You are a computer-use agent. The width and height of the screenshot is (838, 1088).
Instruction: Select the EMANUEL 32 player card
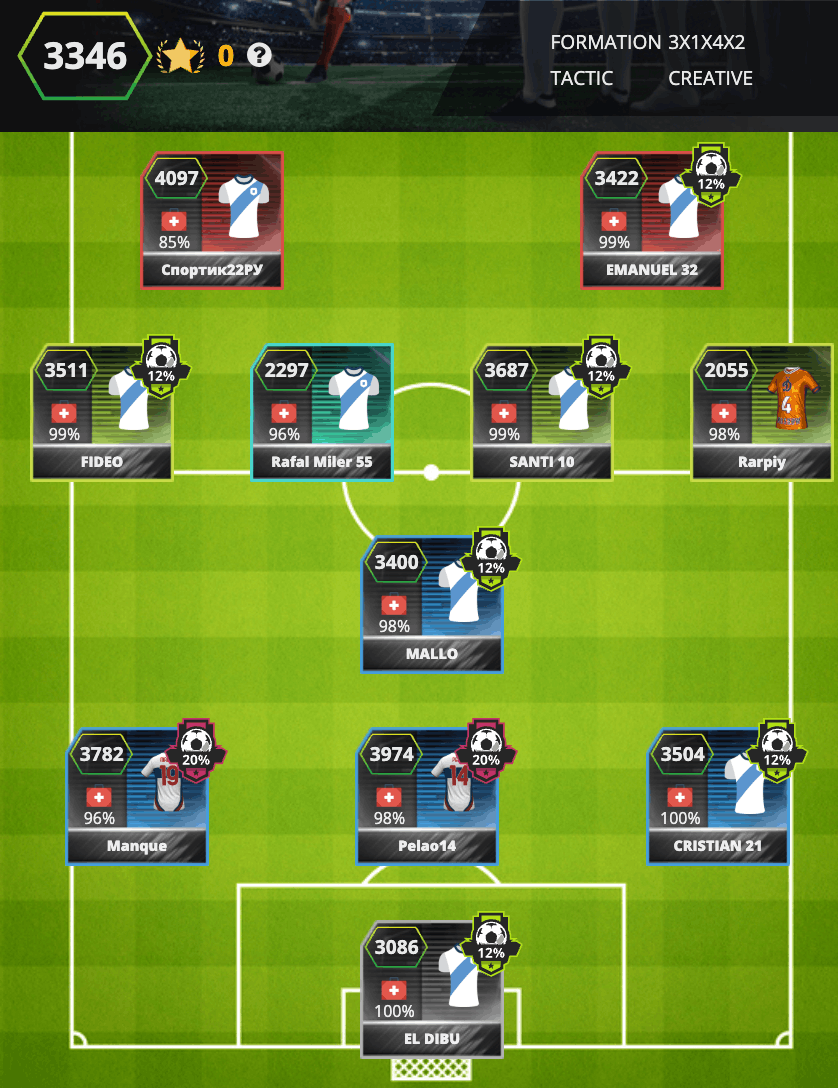(652, 220)
